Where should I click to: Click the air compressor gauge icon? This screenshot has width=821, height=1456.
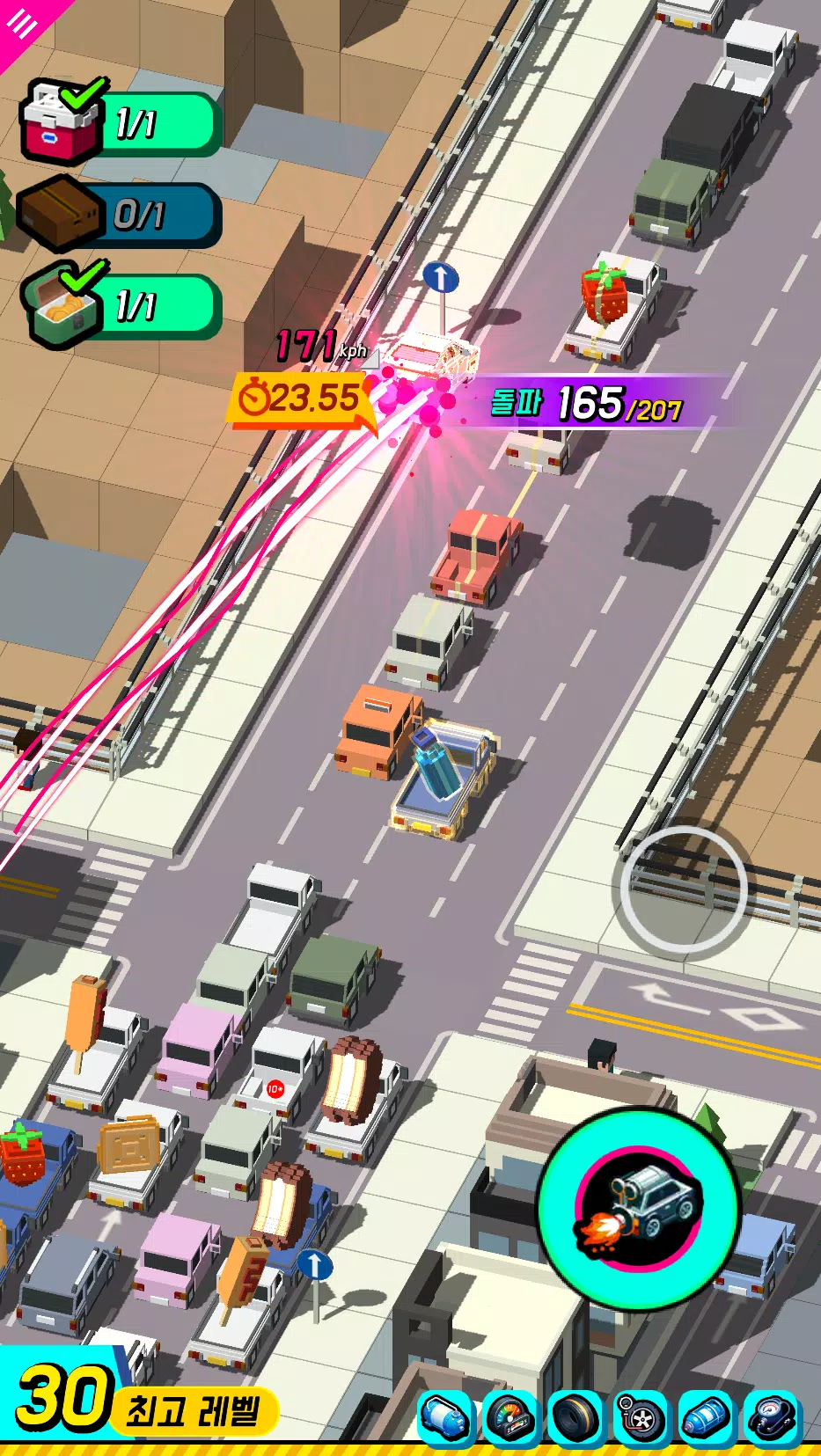click(772, 1417)
